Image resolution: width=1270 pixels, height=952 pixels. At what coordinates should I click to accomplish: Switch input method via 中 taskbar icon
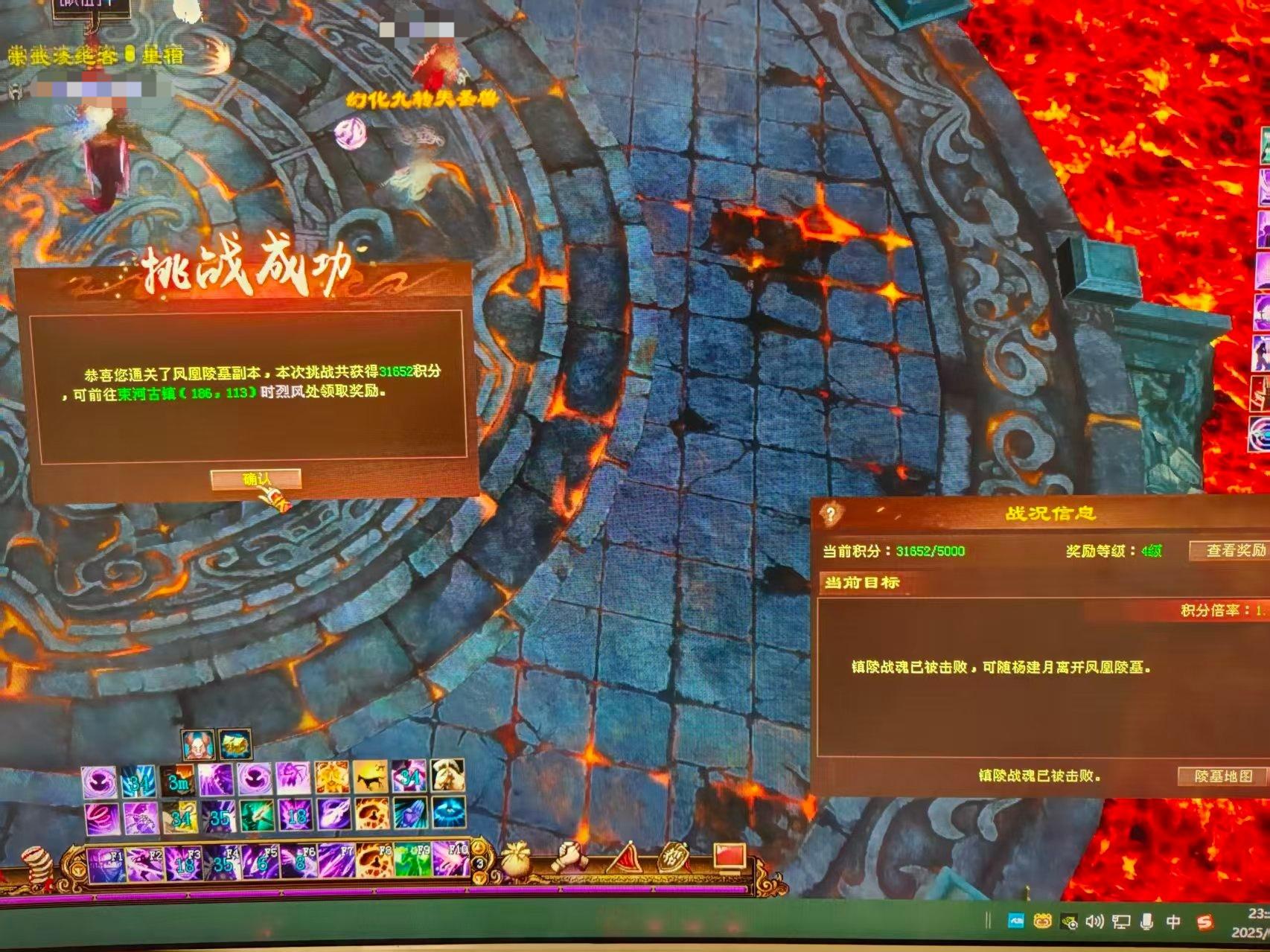pos(1173,922)
